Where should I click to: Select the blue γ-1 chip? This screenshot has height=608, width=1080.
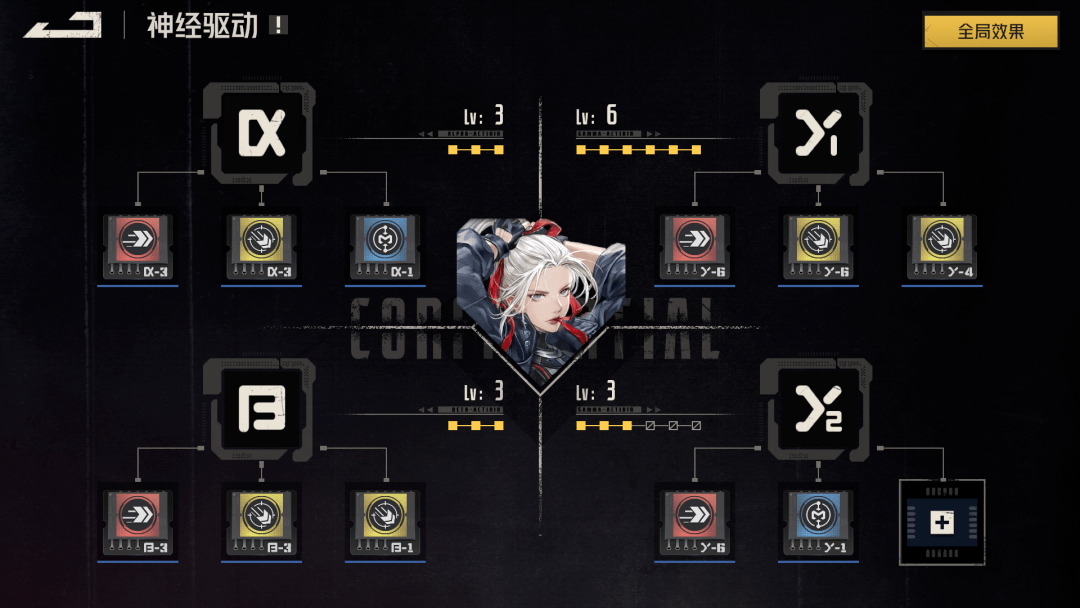tap(818, 520)
